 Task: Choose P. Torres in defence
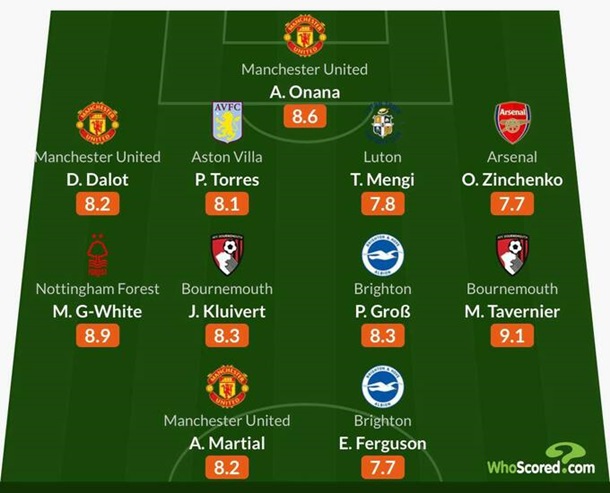pos(227,179)
